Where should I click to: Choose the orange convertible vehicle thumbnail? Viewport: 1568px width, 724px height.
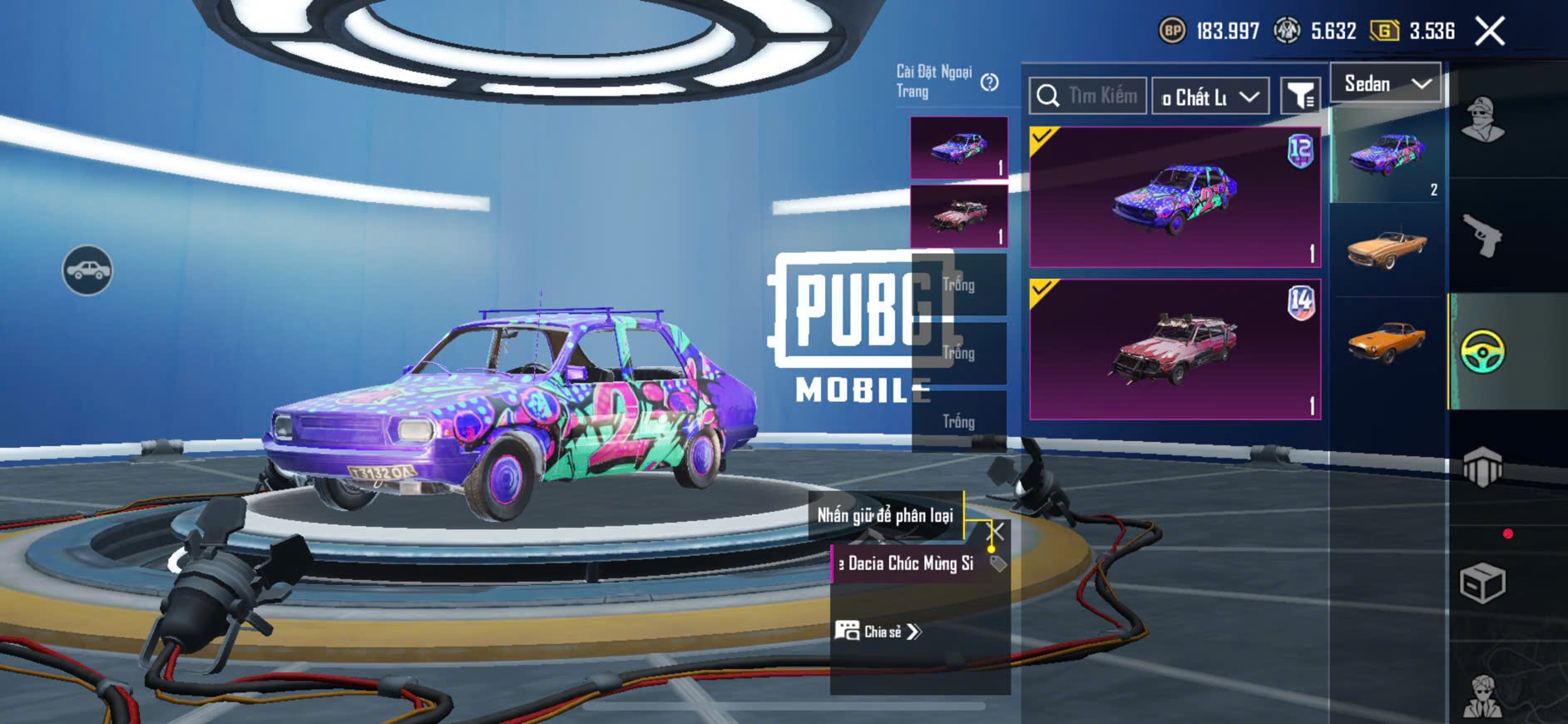click(x=1387, y=248)
